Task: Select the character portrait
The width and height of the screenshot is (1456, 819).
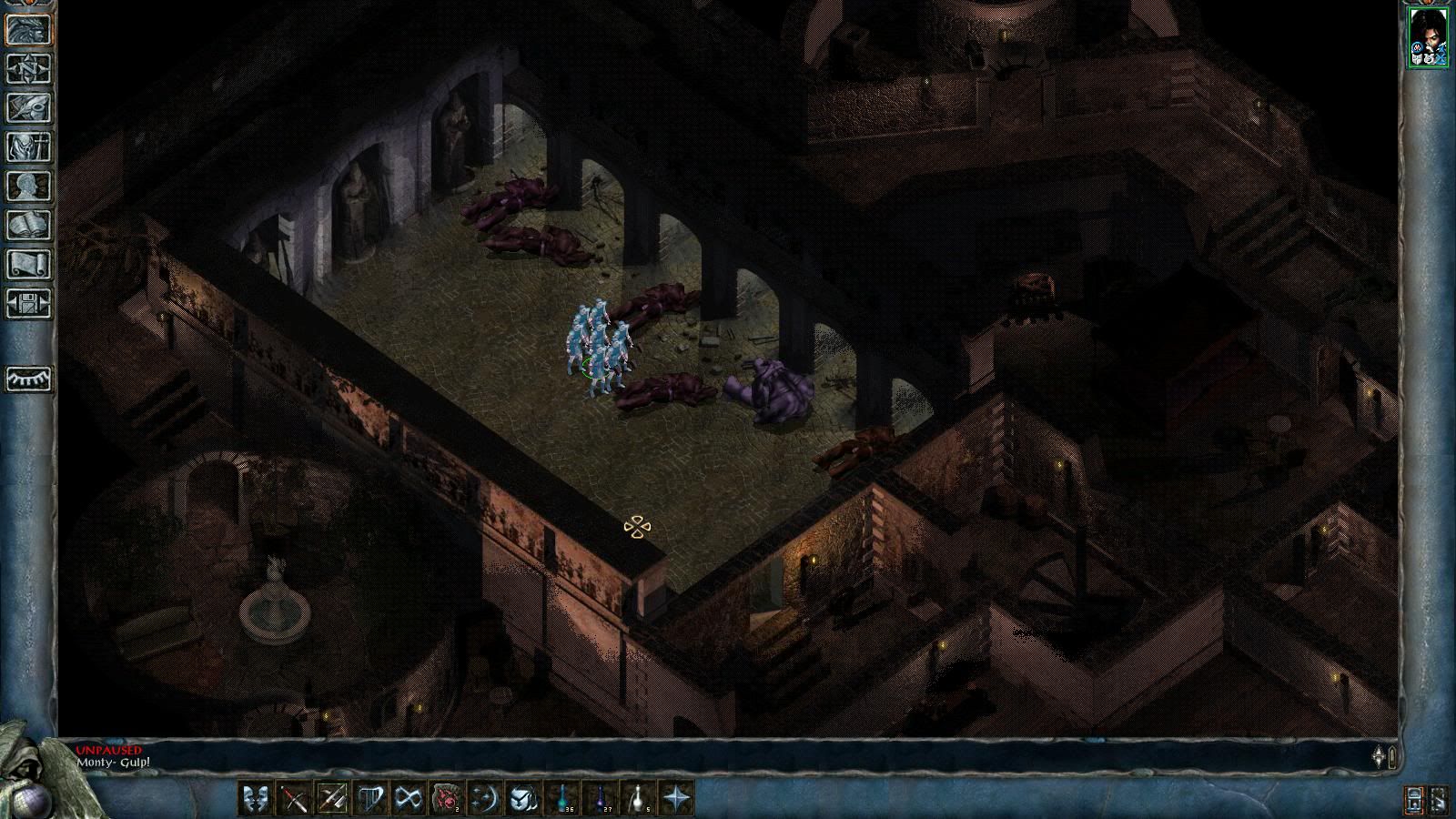Action: coord(1427,37)
